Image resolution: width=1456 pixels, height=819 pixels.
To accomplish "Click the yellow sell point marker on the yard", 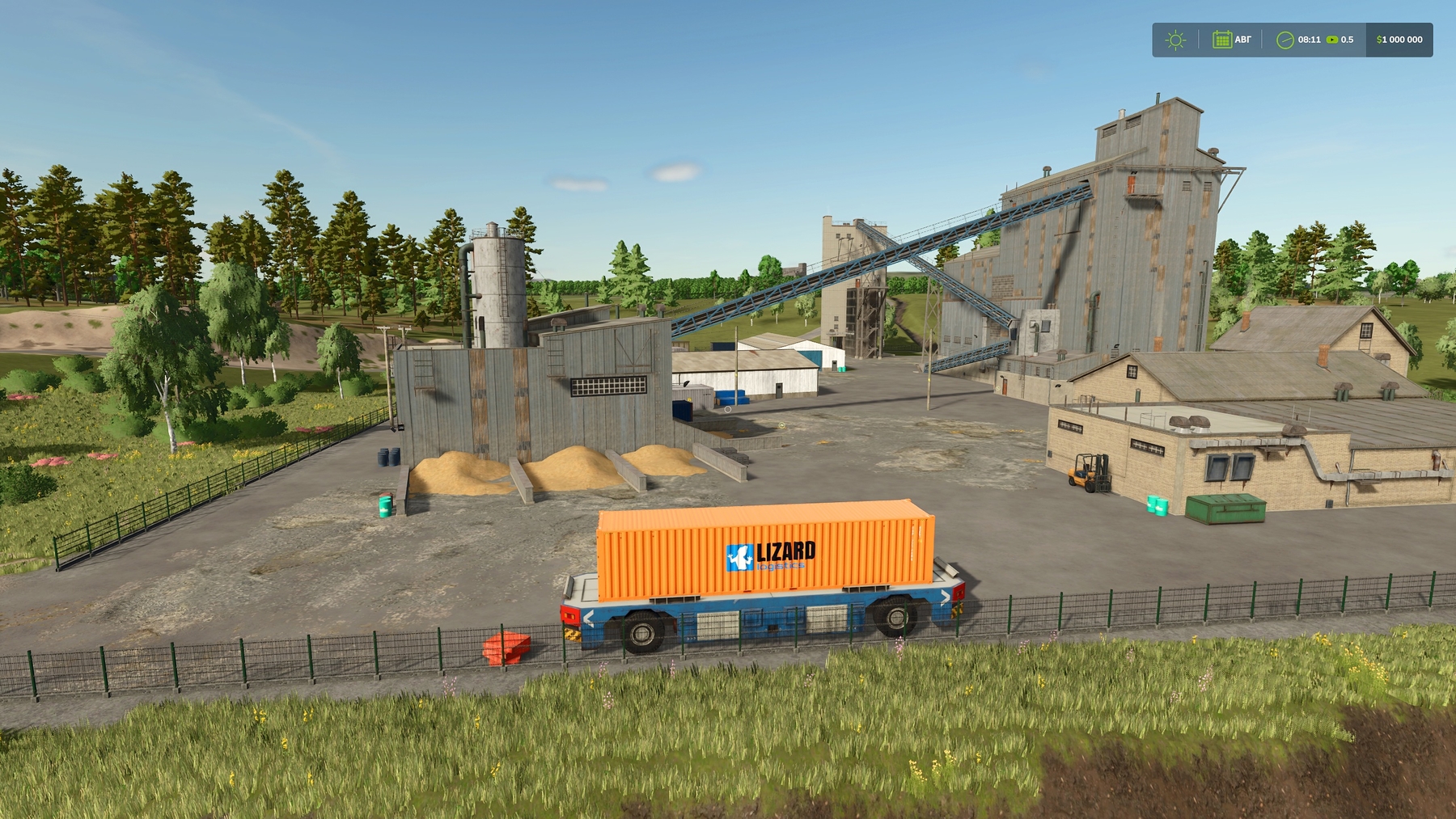I will (x=781, y=426).
